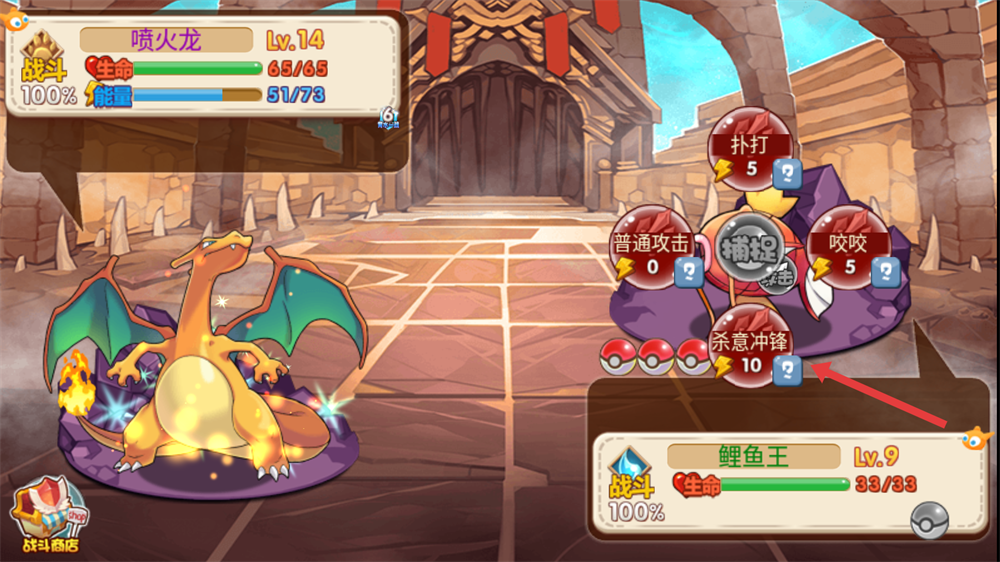Click the grey Poké Ball in 鲤鱼王's panel

[x=929, y=519]
